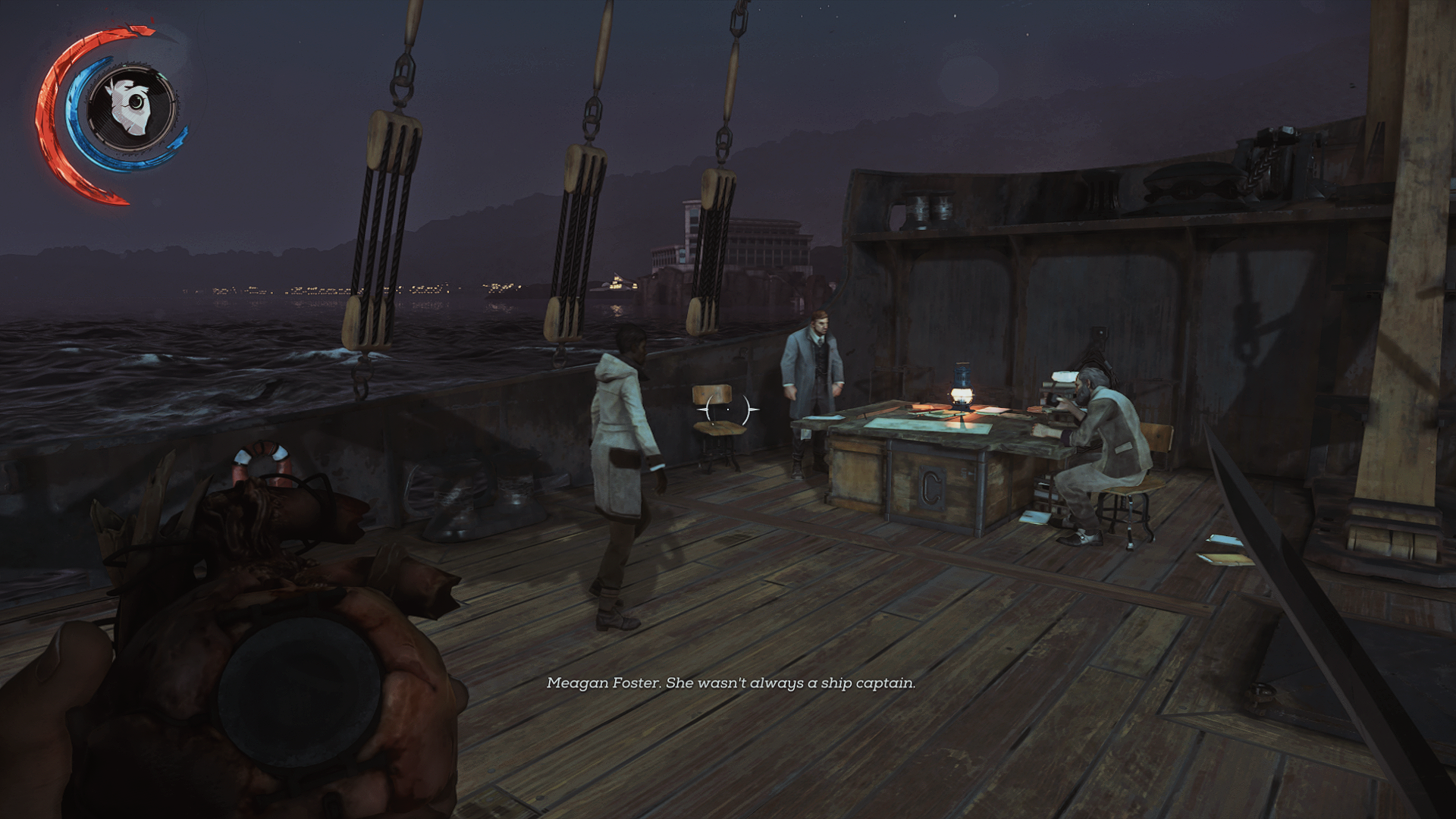The width and height of the screenshot is (1456, 819).
Task: Click the equipped Heart icon in the HUD
Action: click(130, 107)
